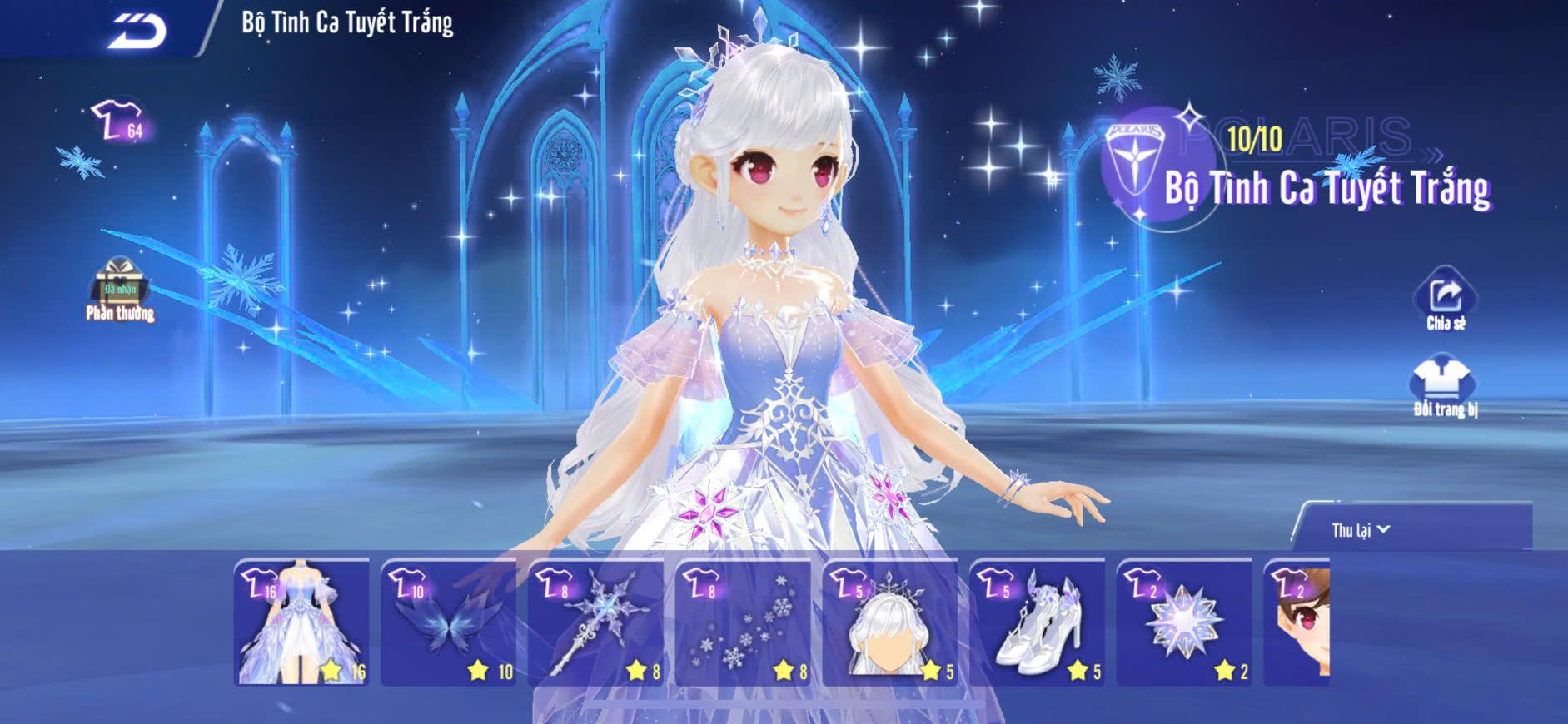The height and width of the screenshot is (724, 1568).
Task: Choose the blue butterfly wings item
Action: pyautogui.click(x=449, y=622)
